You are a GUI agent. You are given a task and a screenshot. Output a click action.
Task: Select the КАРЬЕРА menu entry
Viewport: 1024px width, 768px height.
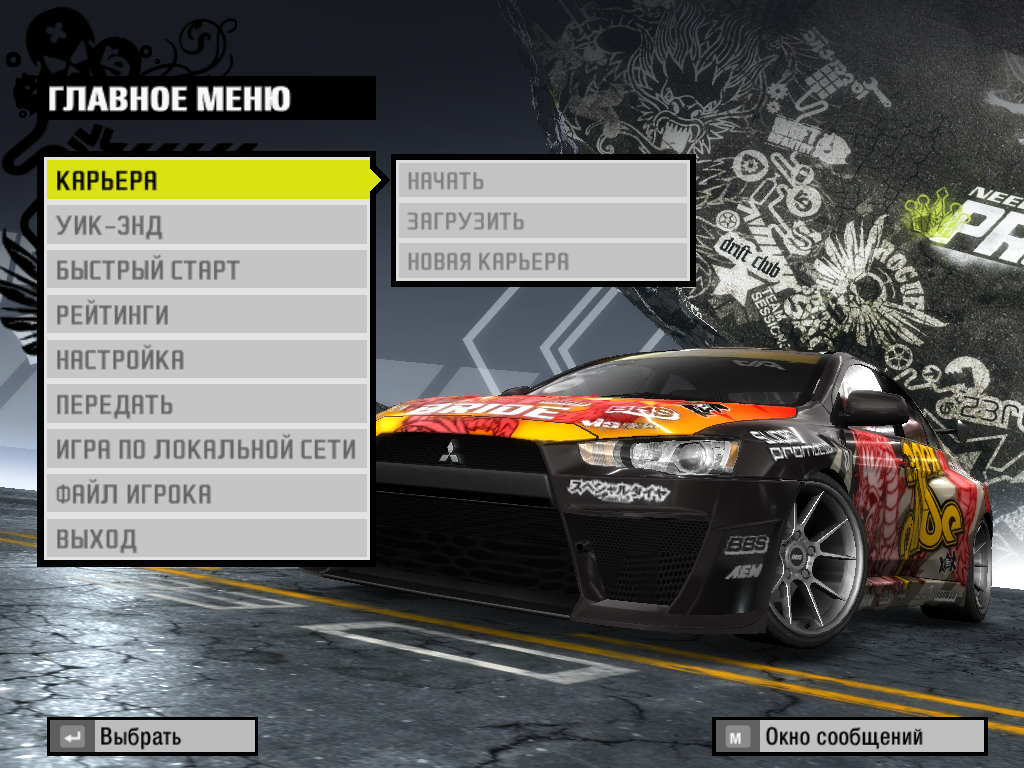coord(207,181)
